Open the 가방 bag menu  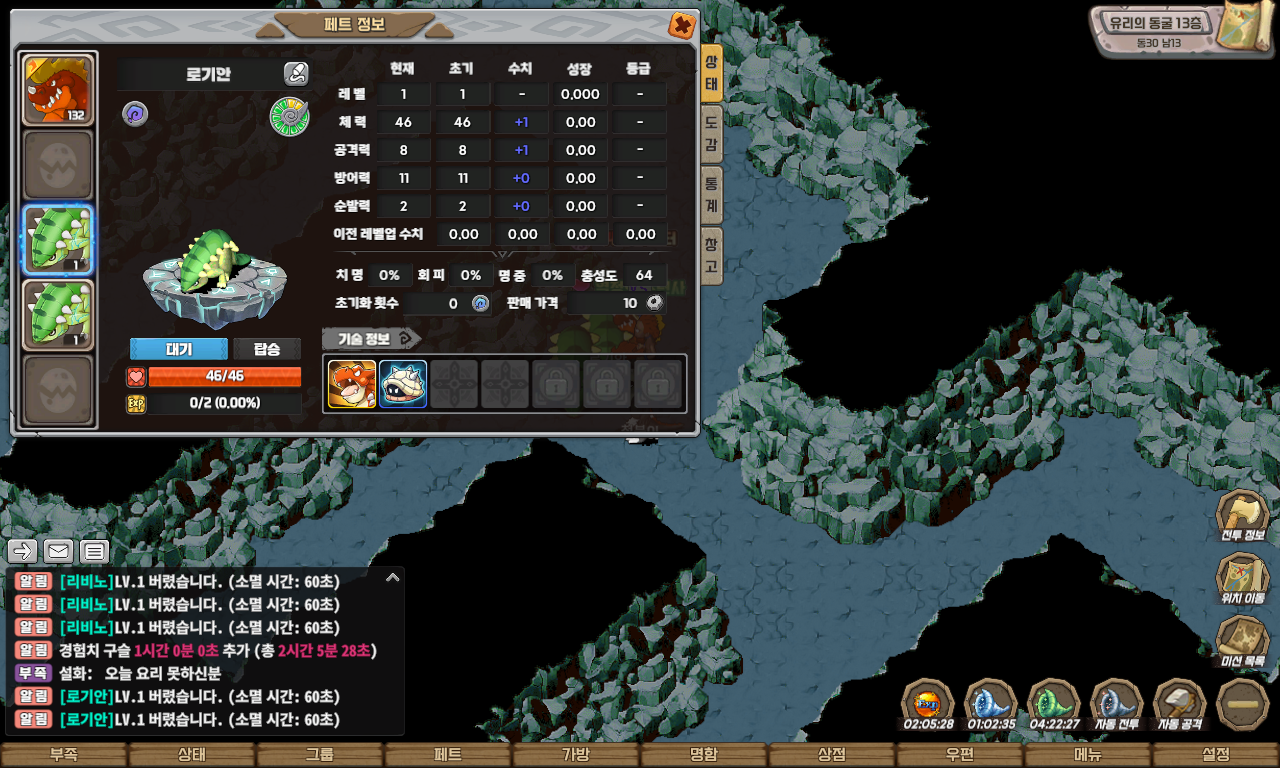point(576,755)
